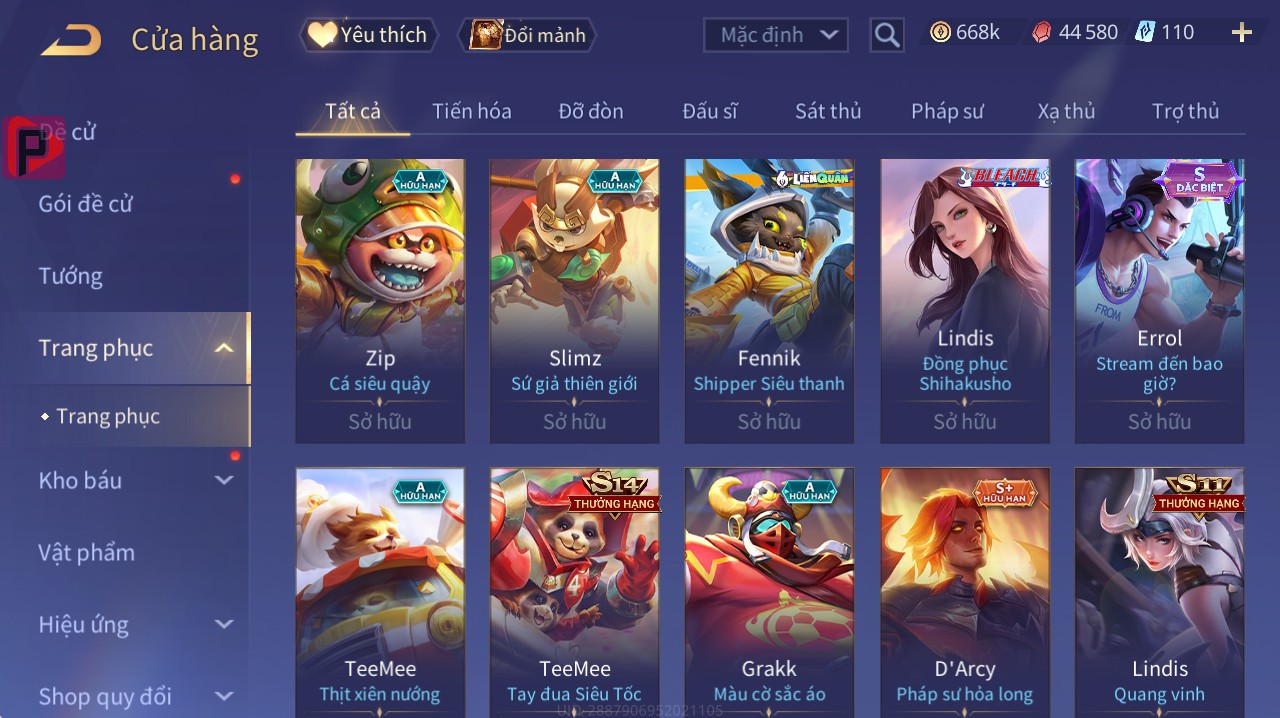This screenshot has height=718, width=1280.
Task: Add currency with the plus button
Action: (1241, 33)
